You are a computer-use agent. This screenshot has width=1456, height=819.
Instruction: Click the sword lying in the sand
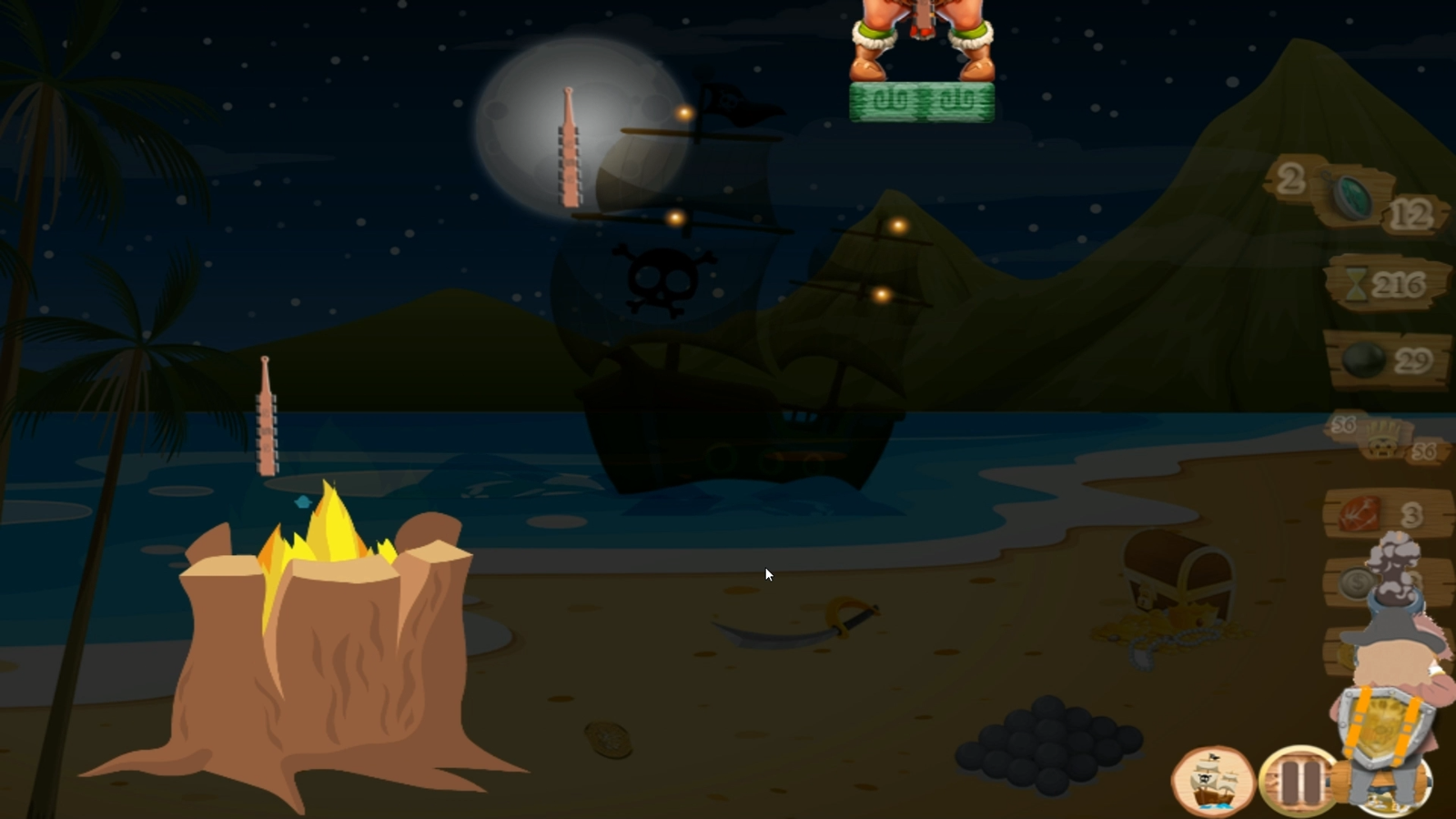[x=792, y=632]
